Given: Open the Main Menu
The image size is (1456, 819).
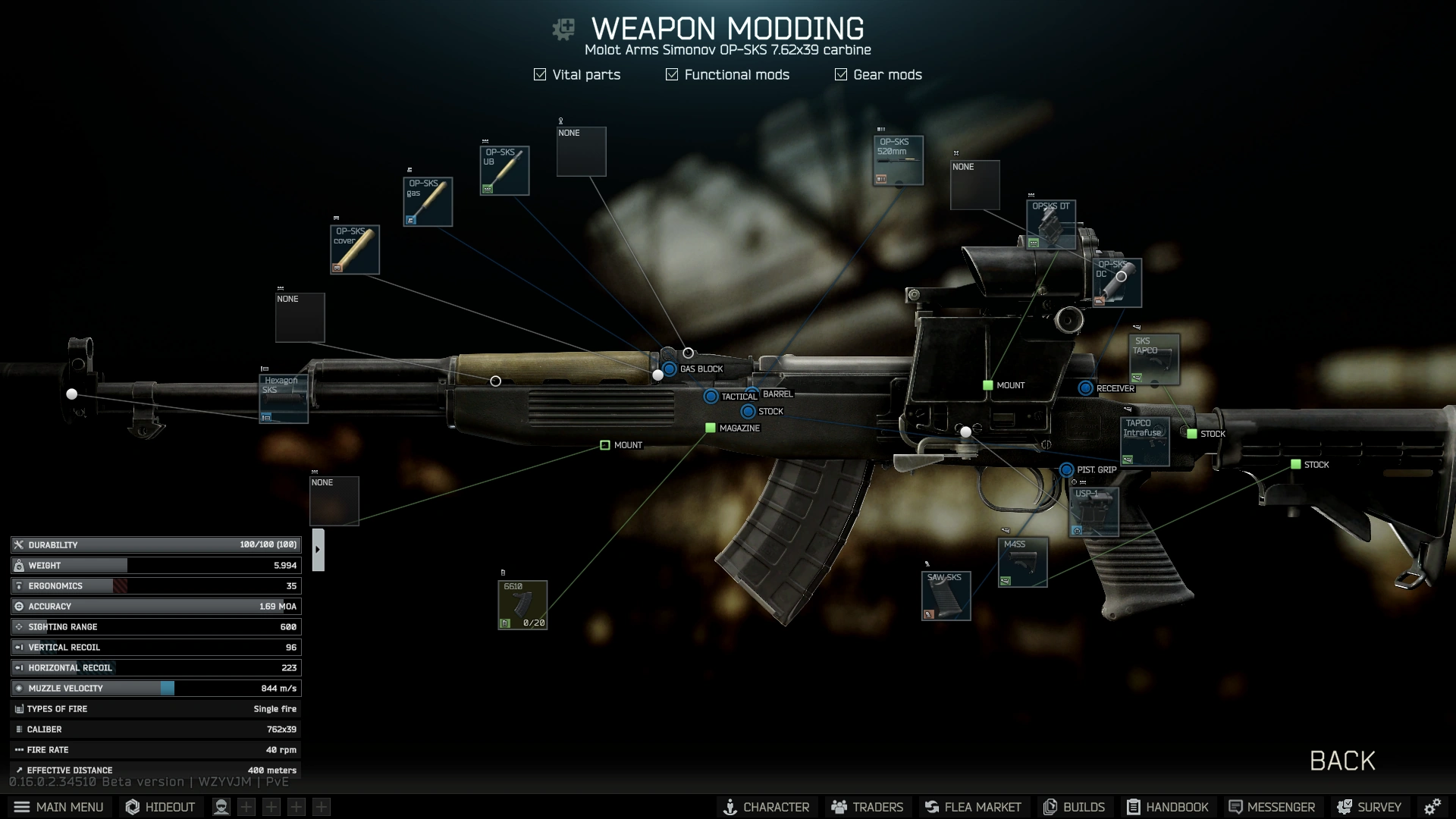Looking at the screenshot, I should click(59, 807).
